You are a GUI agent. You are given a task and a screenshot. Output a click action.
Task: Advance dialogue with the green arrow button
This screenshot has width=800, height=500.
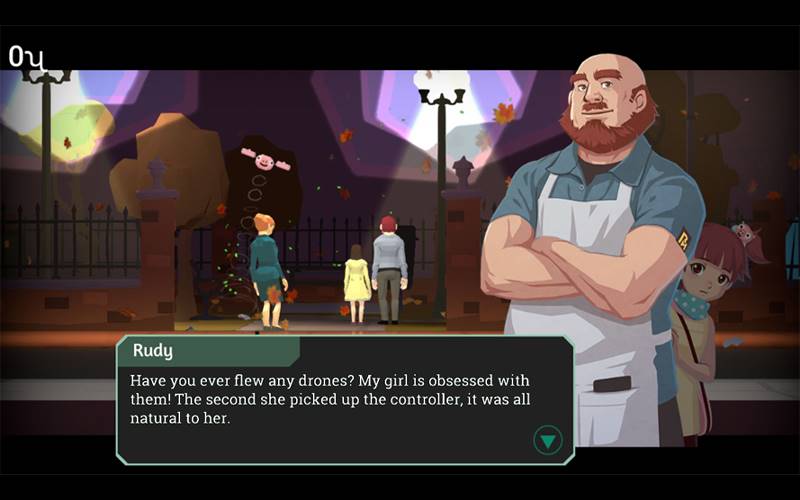pos(548,439)
